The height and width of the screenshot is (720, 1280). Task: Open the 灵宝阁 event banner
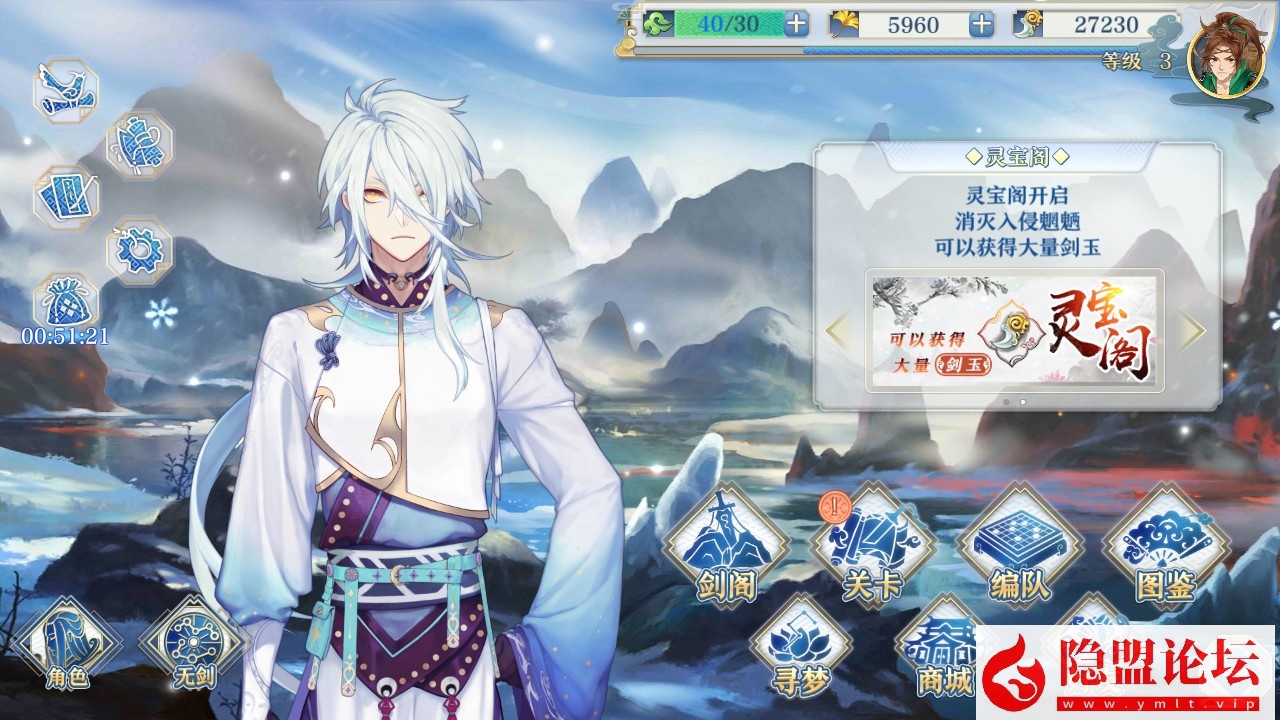pyautogui.click(x=1015, y=331)
